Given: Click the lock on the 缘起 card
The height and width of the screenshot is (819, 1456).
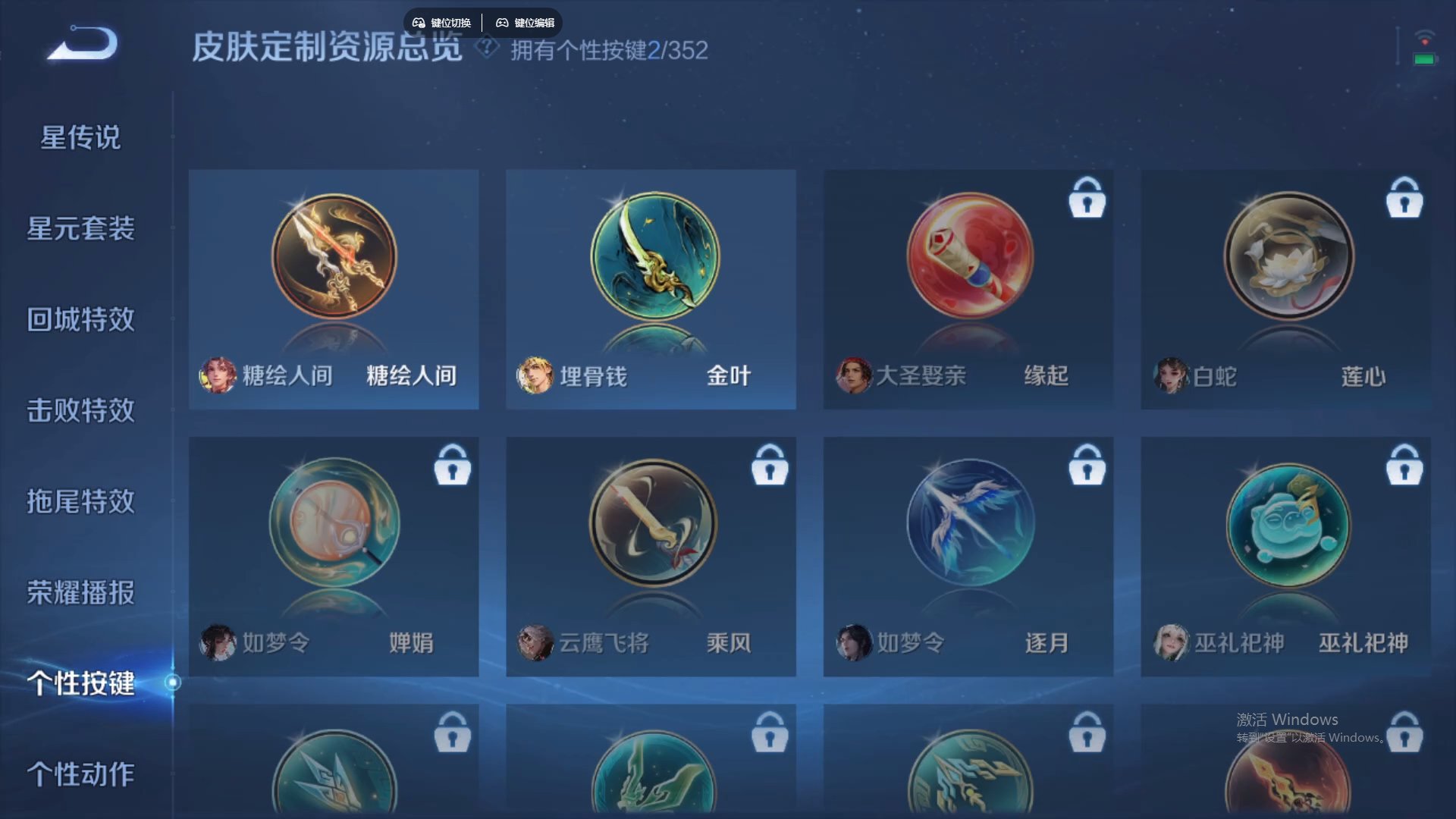Looking at the screenshot, I should coord(1087,199).
